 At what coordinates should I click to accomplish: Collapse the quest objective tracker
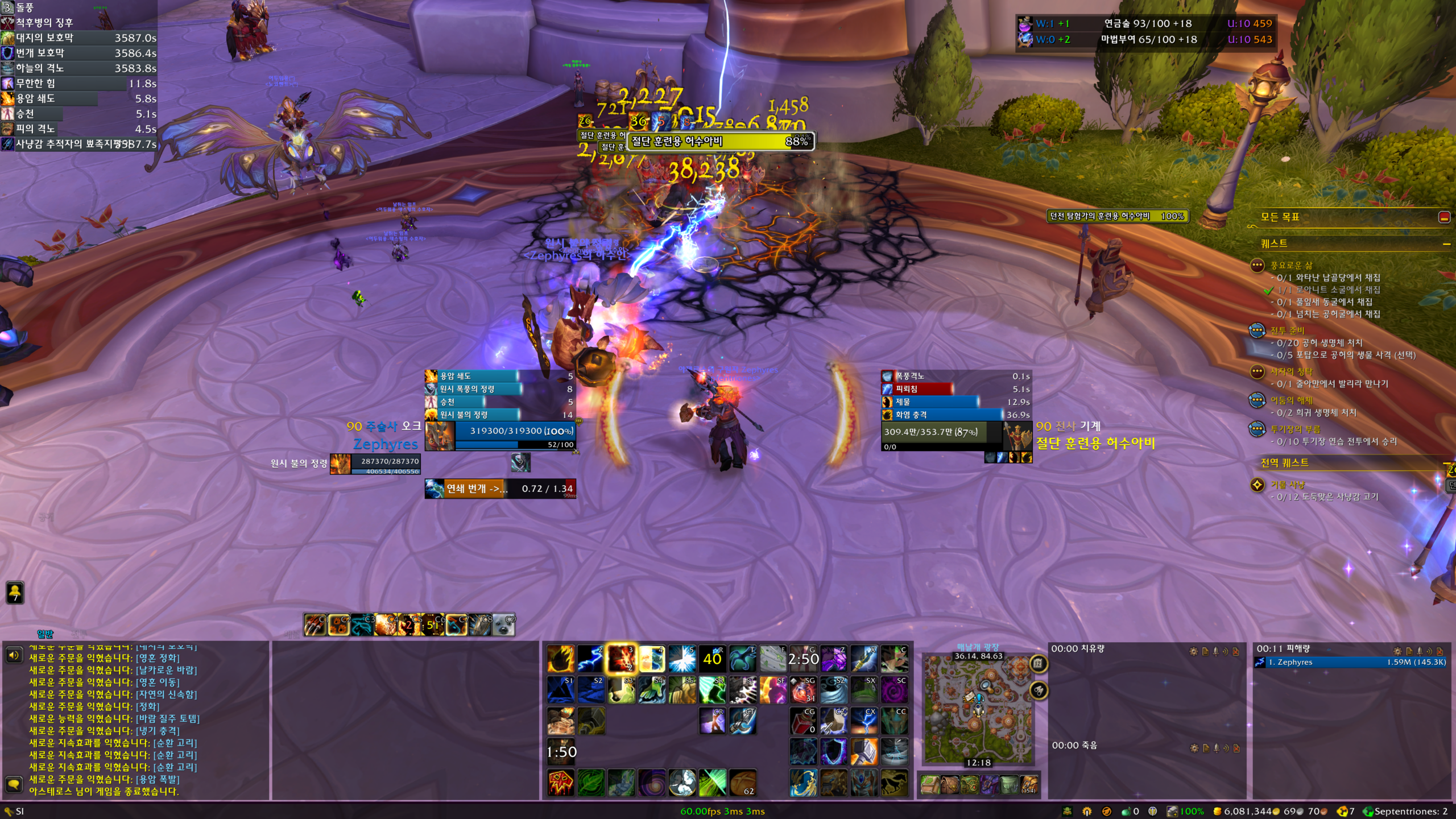(1444, 217)
